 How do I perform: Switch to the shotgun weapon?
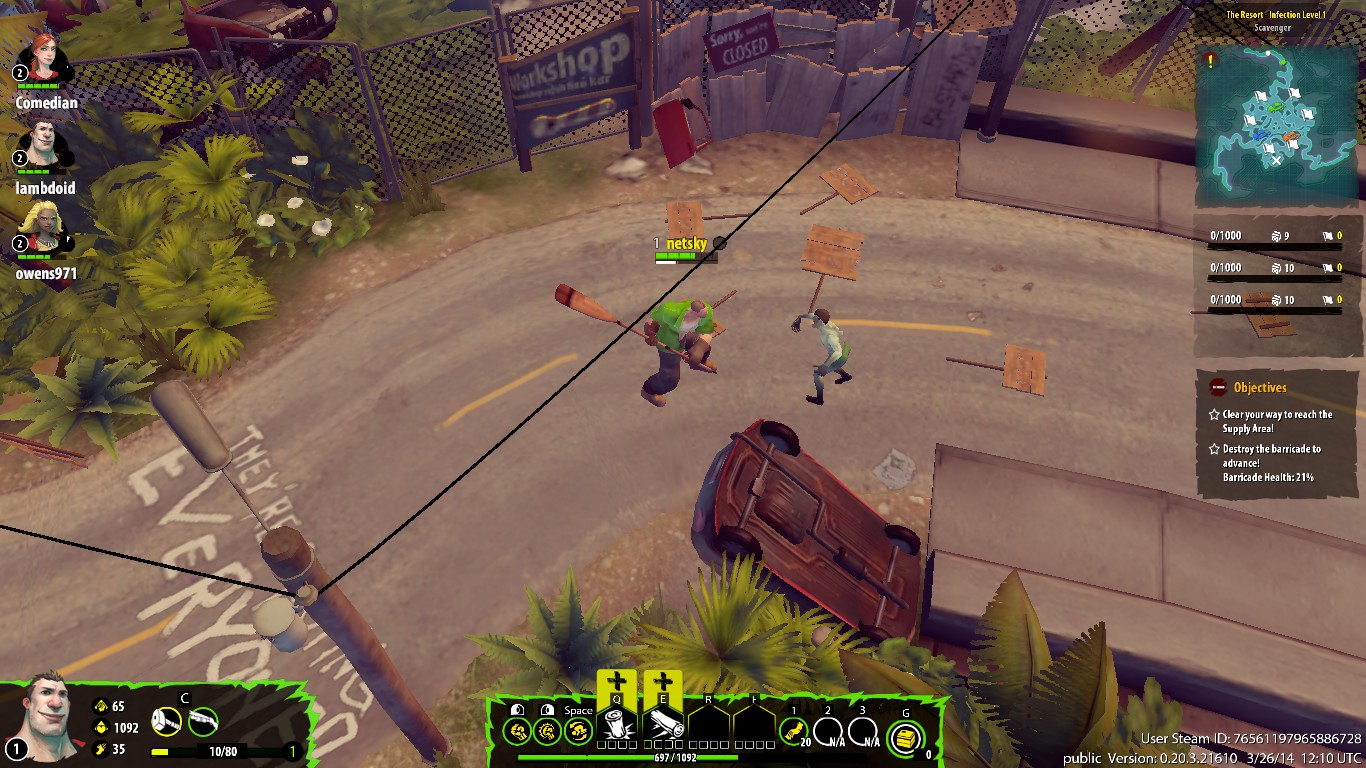(203, 721)
